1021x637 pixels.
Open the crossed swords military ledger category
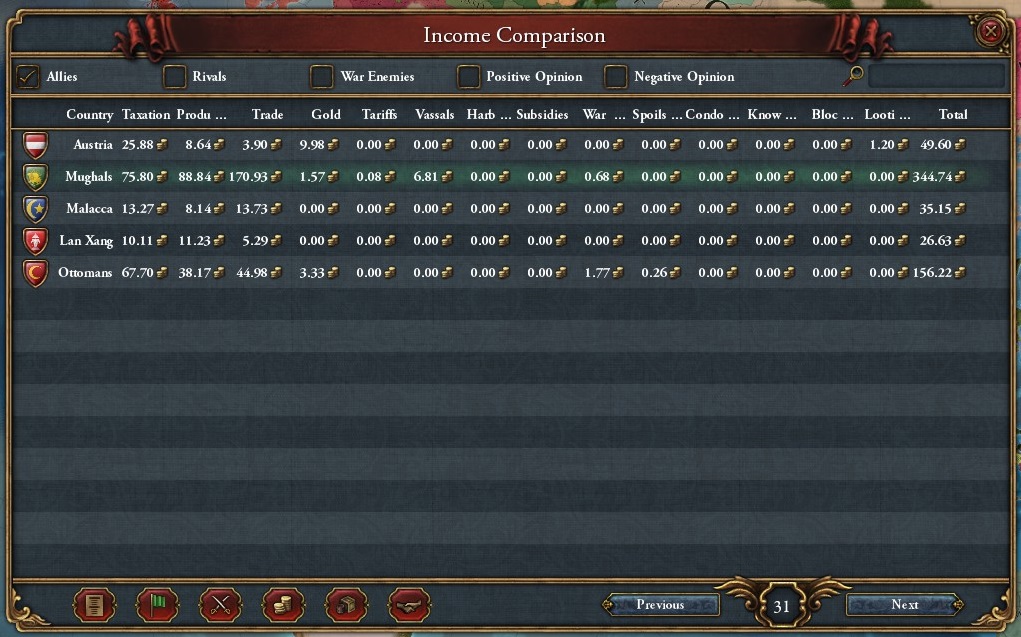coord(220,605)
